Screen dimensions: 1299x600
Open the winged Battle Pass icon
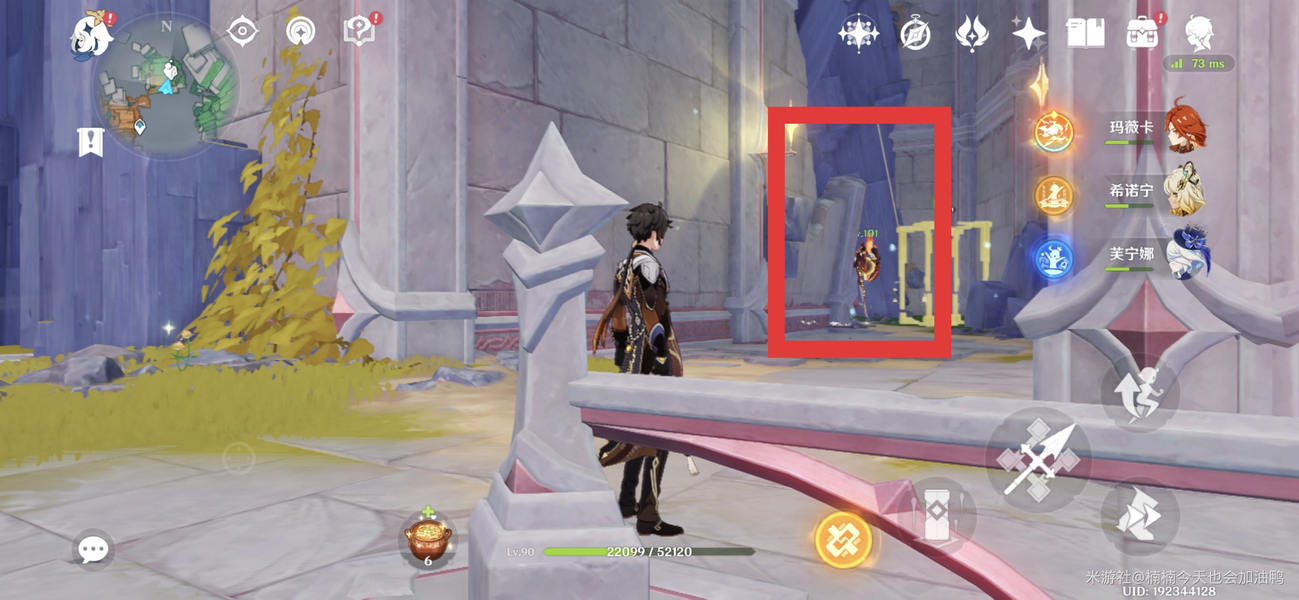click(x=971, y=34)
